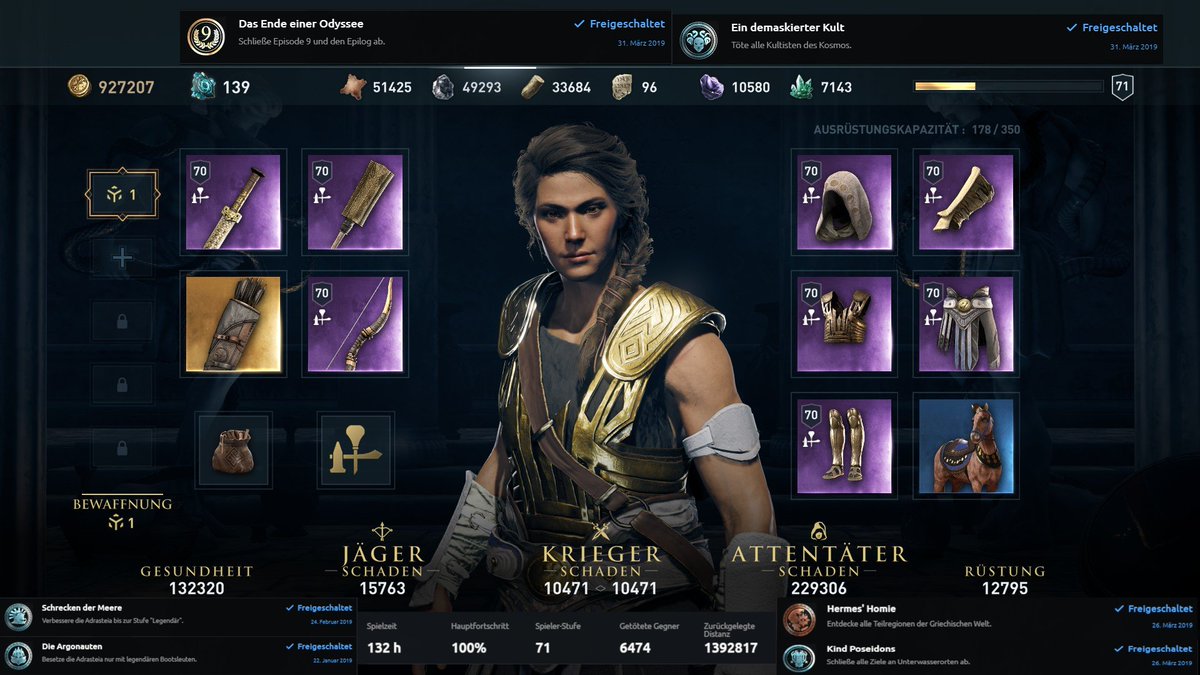This screenshot has height=675, width=1200.
Task: Select the equipped bow slot
Action: pyautogui.click(x=355, y=324)
